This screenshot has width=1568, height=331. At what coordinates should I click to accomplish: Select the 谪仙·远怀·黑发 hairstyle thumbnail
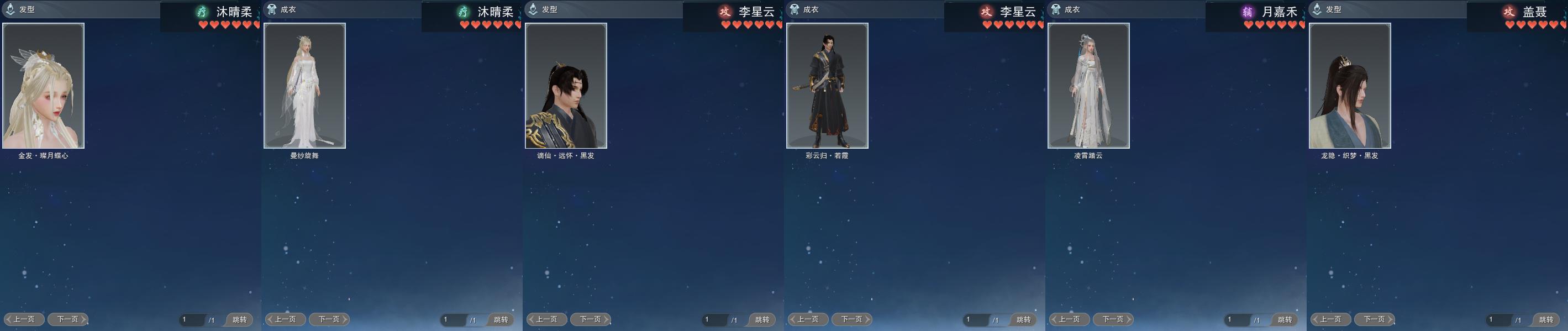click(566, 86)
